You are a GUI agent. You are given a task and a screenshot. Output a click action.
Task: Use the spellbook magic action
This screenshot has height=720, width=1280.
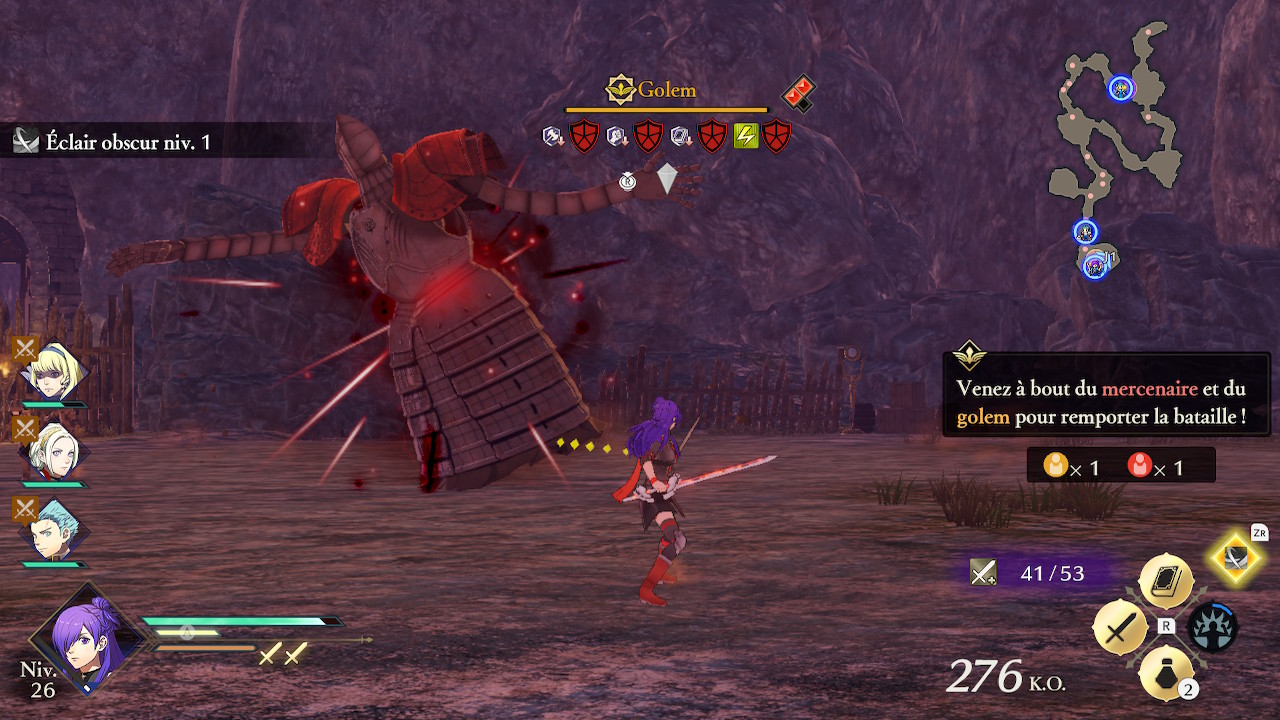[x=1166, y=582]
